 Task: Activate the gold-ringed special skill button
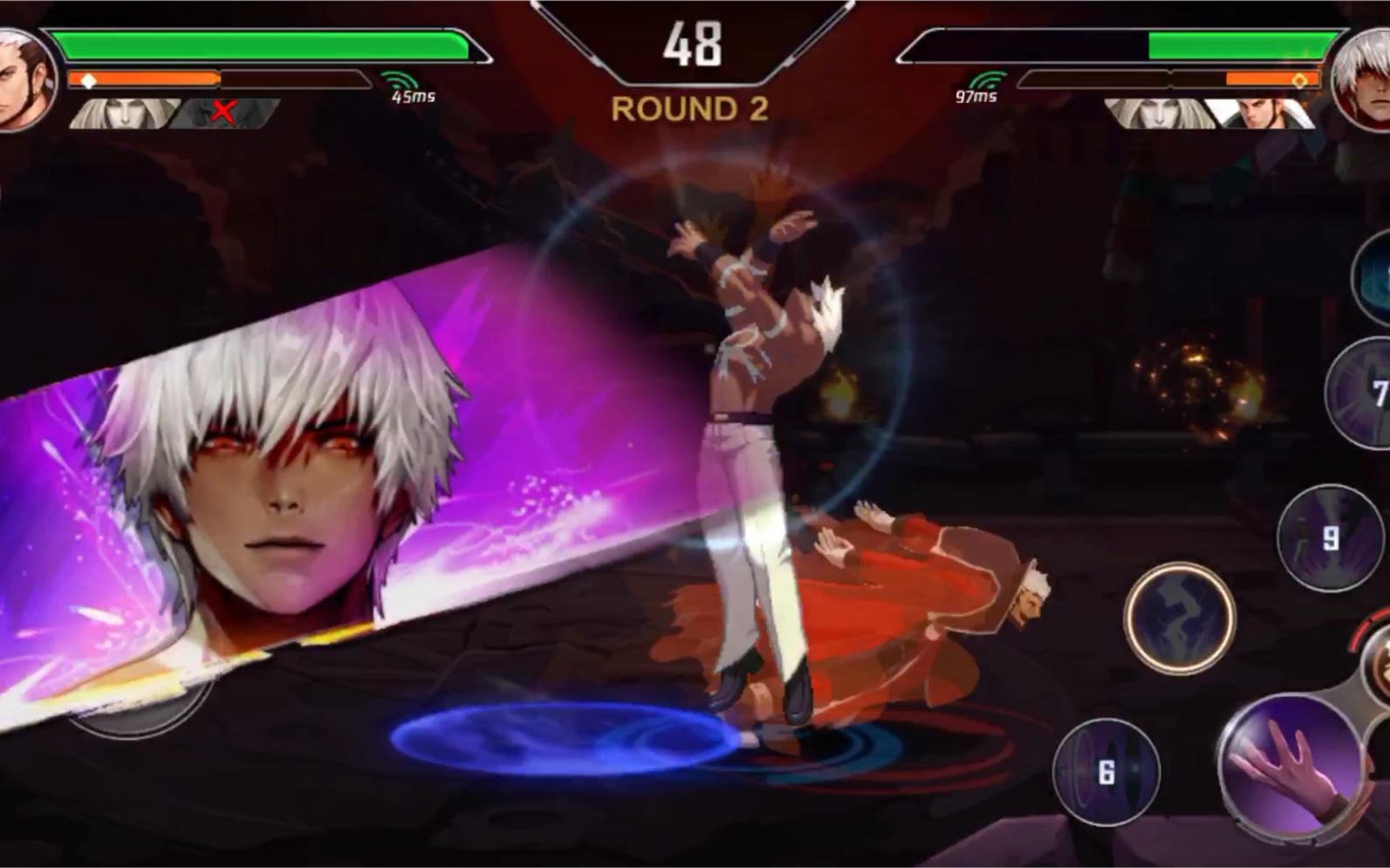[x=1179, y=617]
